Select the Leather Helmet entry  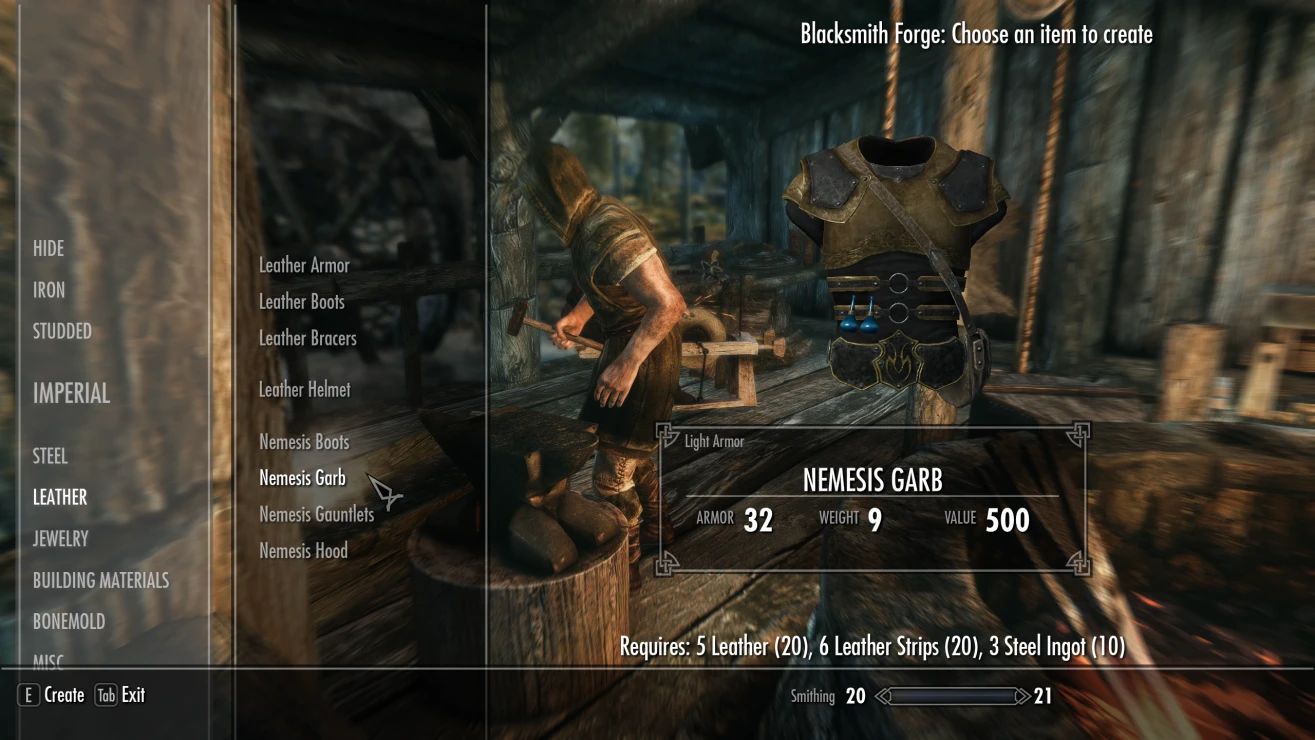click(304, 389)
